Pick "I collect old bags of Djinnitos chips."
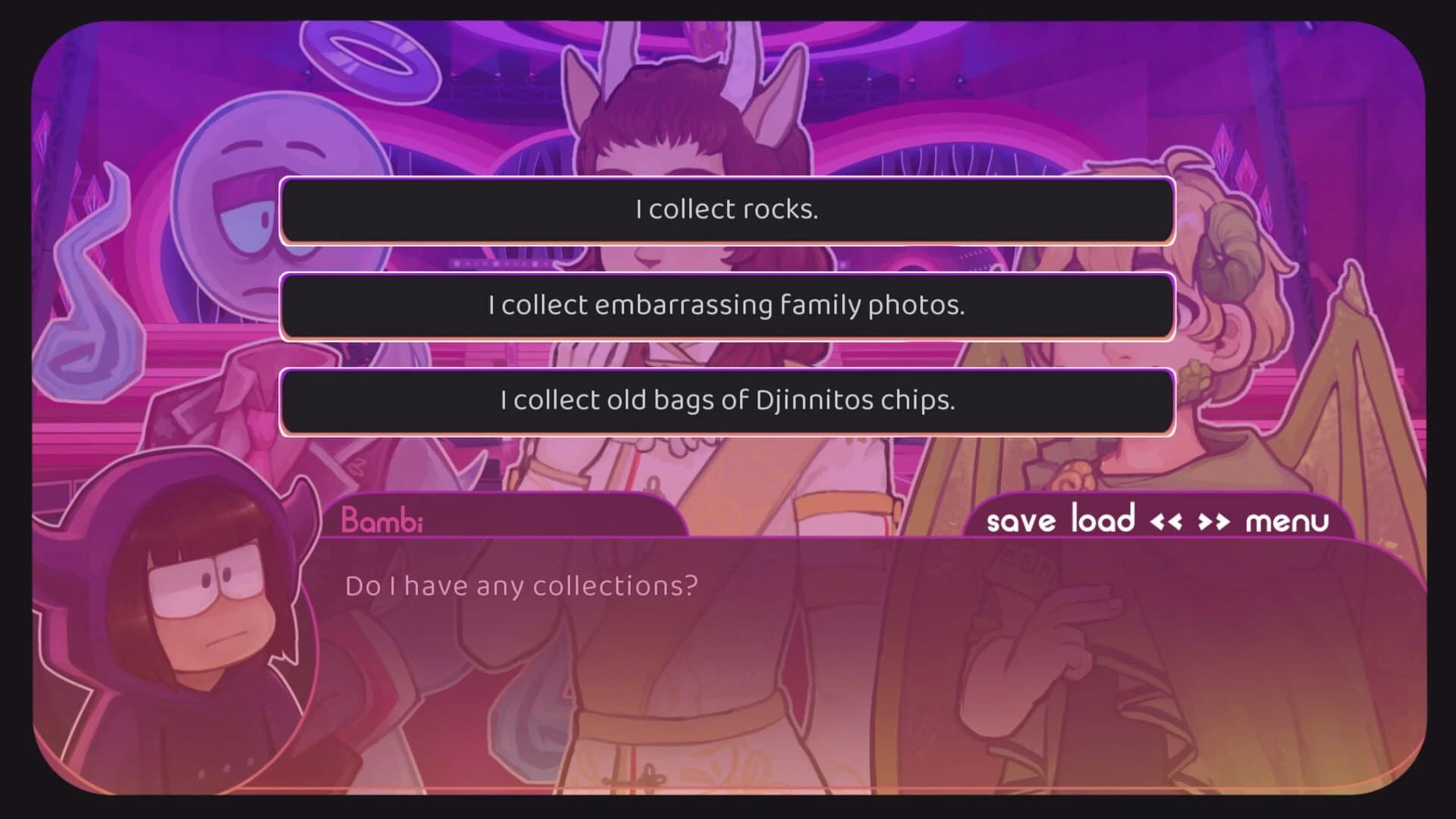This screenshot has height=819, width=1456. [x=726, y=400]
